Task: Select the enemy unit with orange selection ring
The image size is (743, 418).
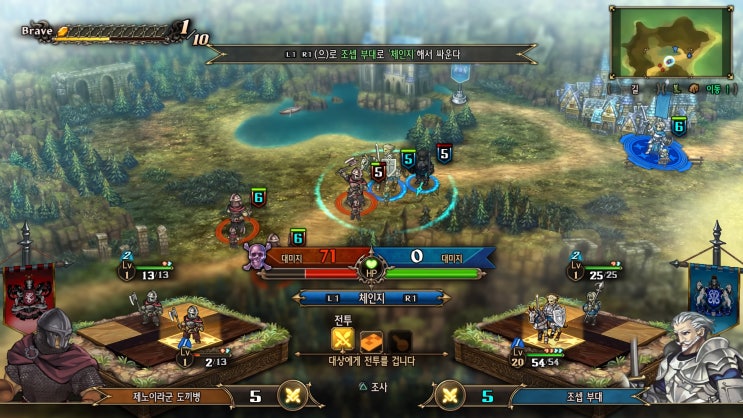Action: tap(237, 222)
